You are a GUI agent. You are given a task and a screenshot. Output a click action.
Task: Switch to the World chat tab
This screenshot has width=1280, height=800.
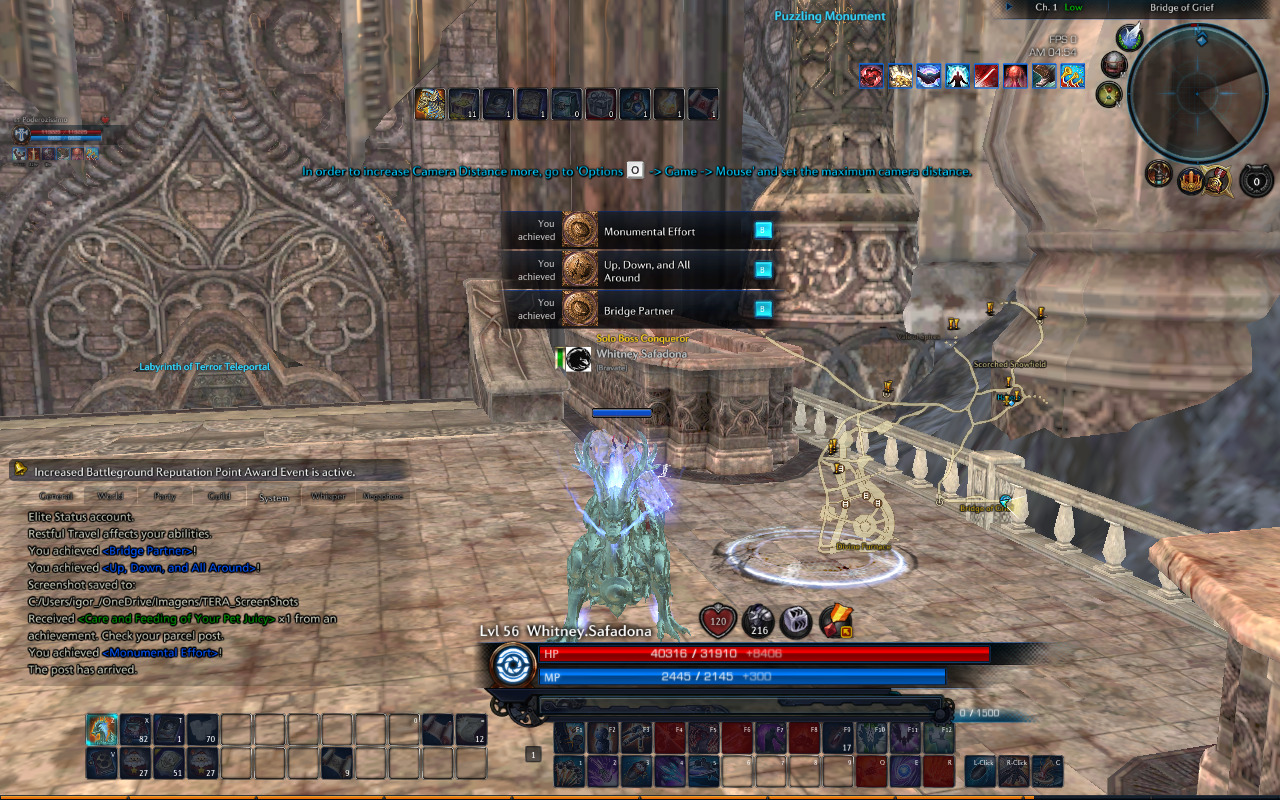[x=110, y=496]
